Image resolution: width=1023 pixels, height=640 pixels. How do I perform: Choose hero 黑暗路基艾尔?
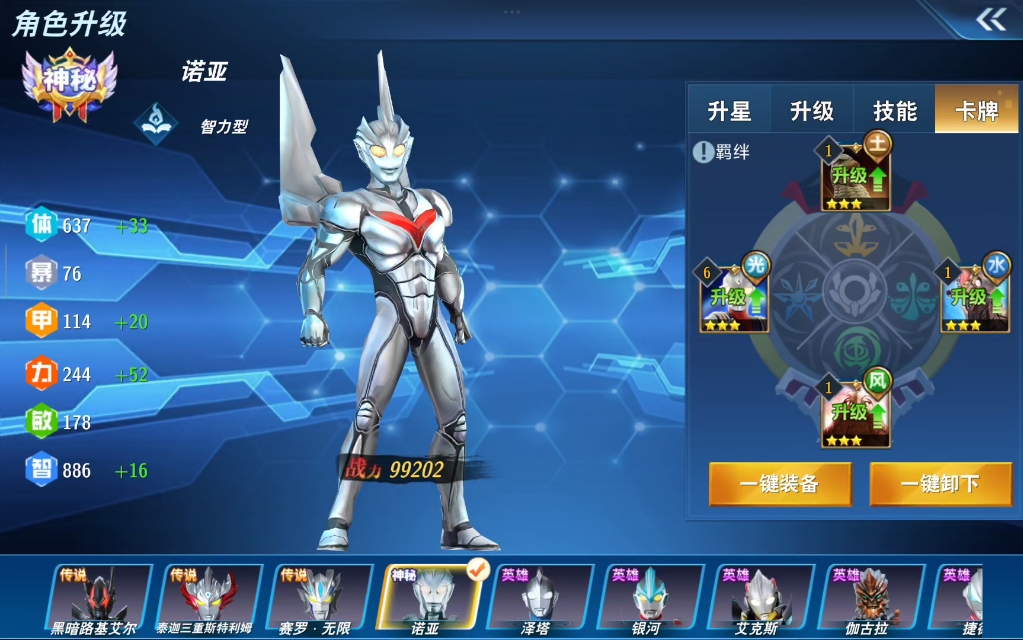[95, 600]
